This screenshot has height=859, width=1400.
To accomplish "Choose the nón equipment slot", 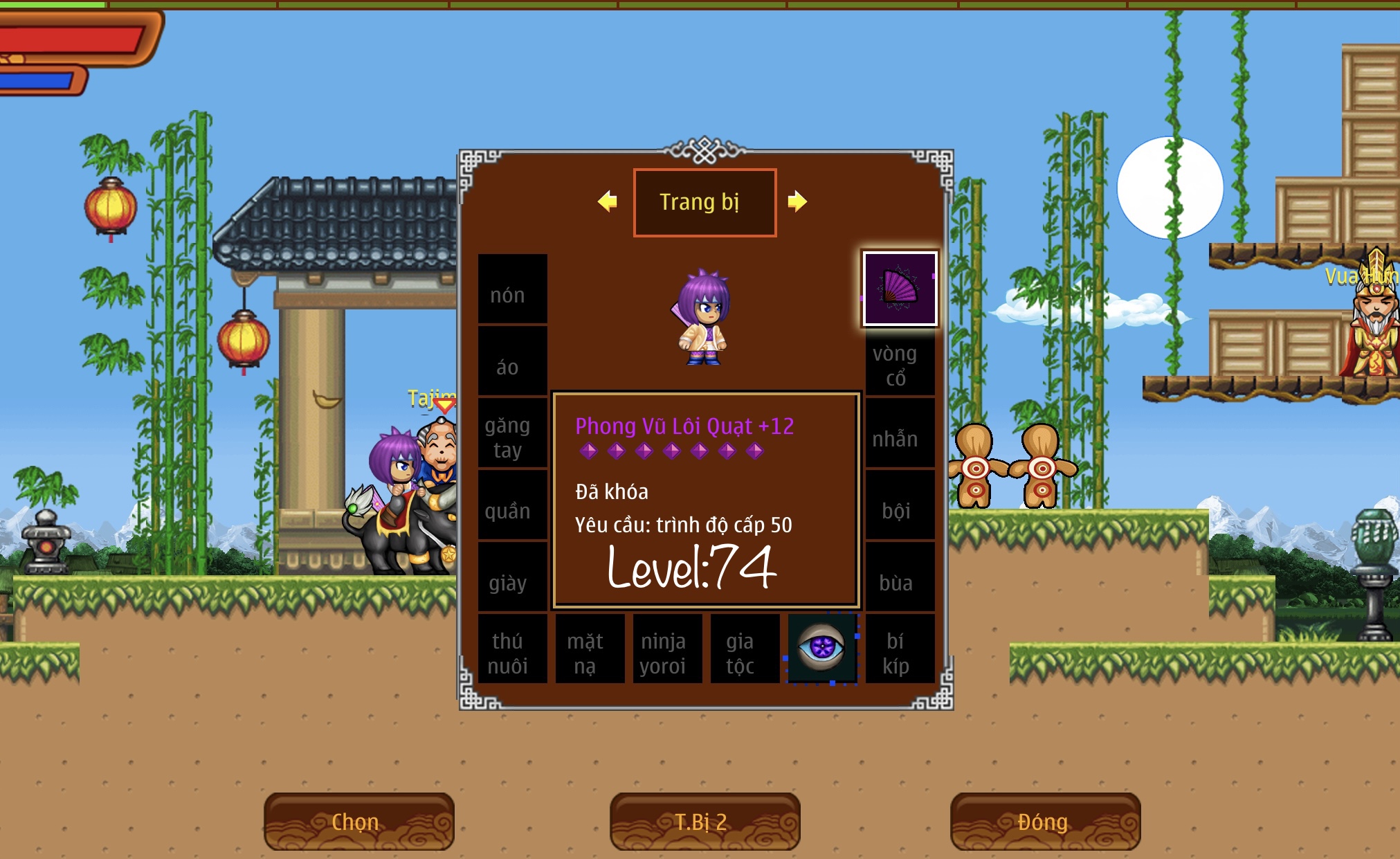I will click(512, 289).
